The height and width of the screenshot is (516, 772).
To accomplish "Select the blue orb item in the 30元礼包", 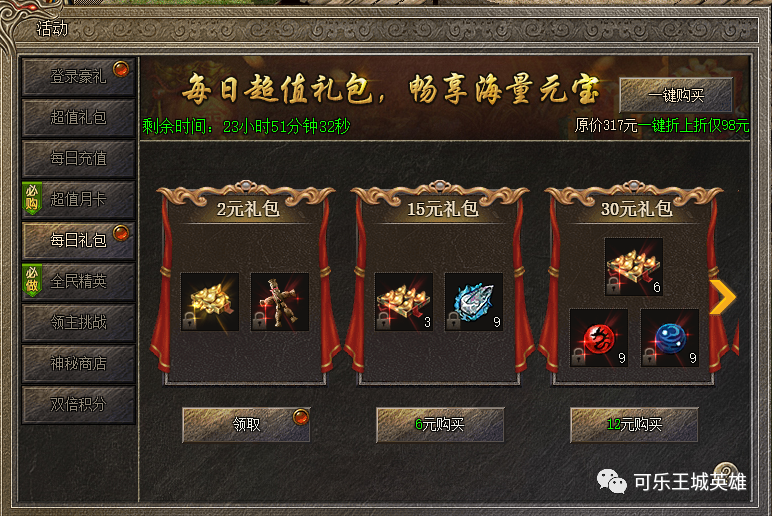I will coord(669,338).
